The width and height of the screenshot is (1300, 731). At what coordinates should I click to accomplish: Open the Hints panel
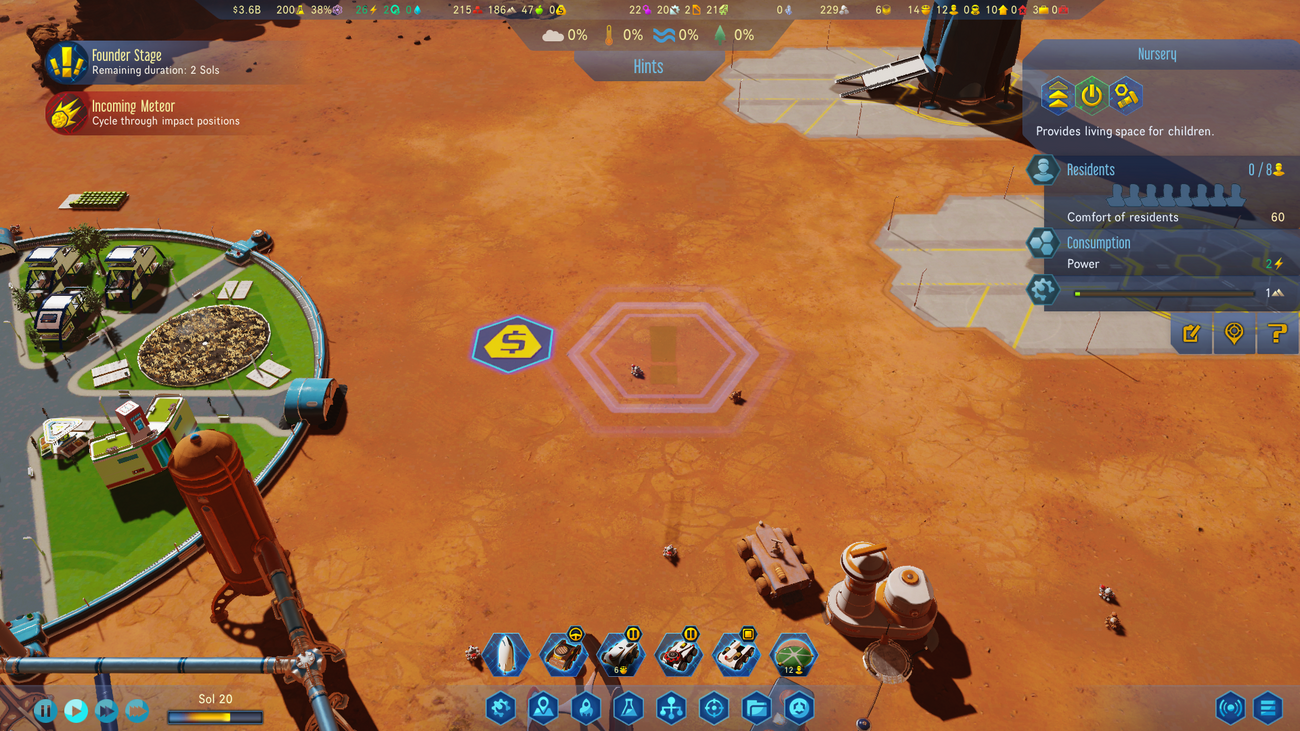648,67
